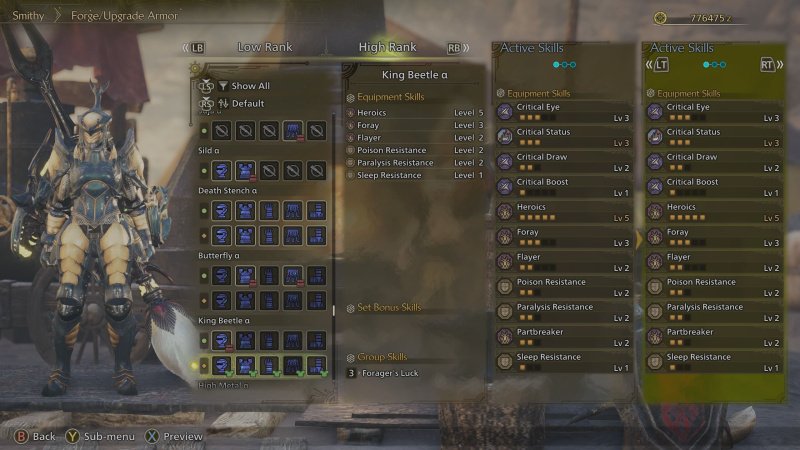Select the Sild α helm slot
800x450 pixels.
coord(221,171)
